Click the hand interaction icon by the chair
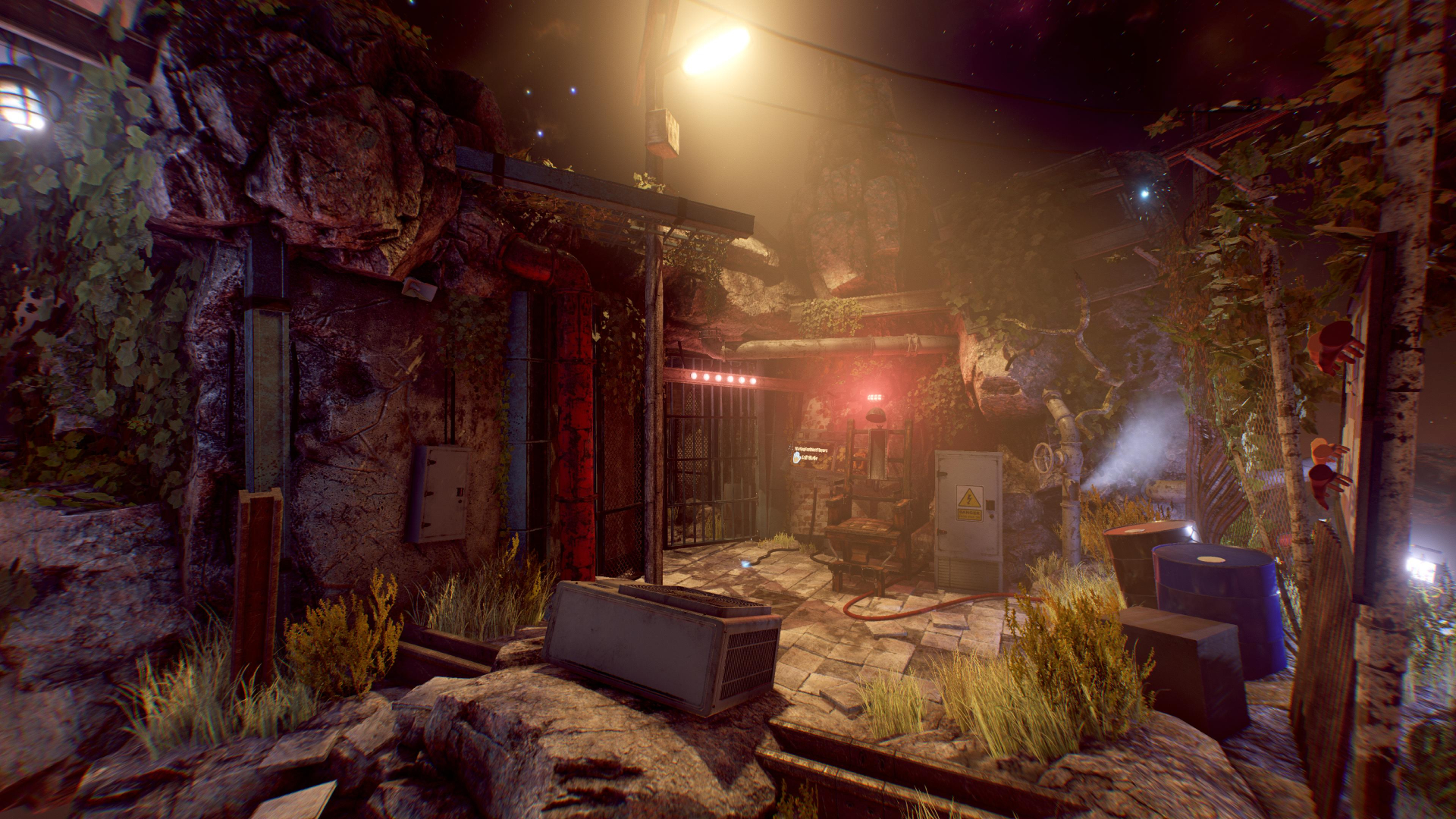This screenshot has width=1456, height=819. point(797,458)
